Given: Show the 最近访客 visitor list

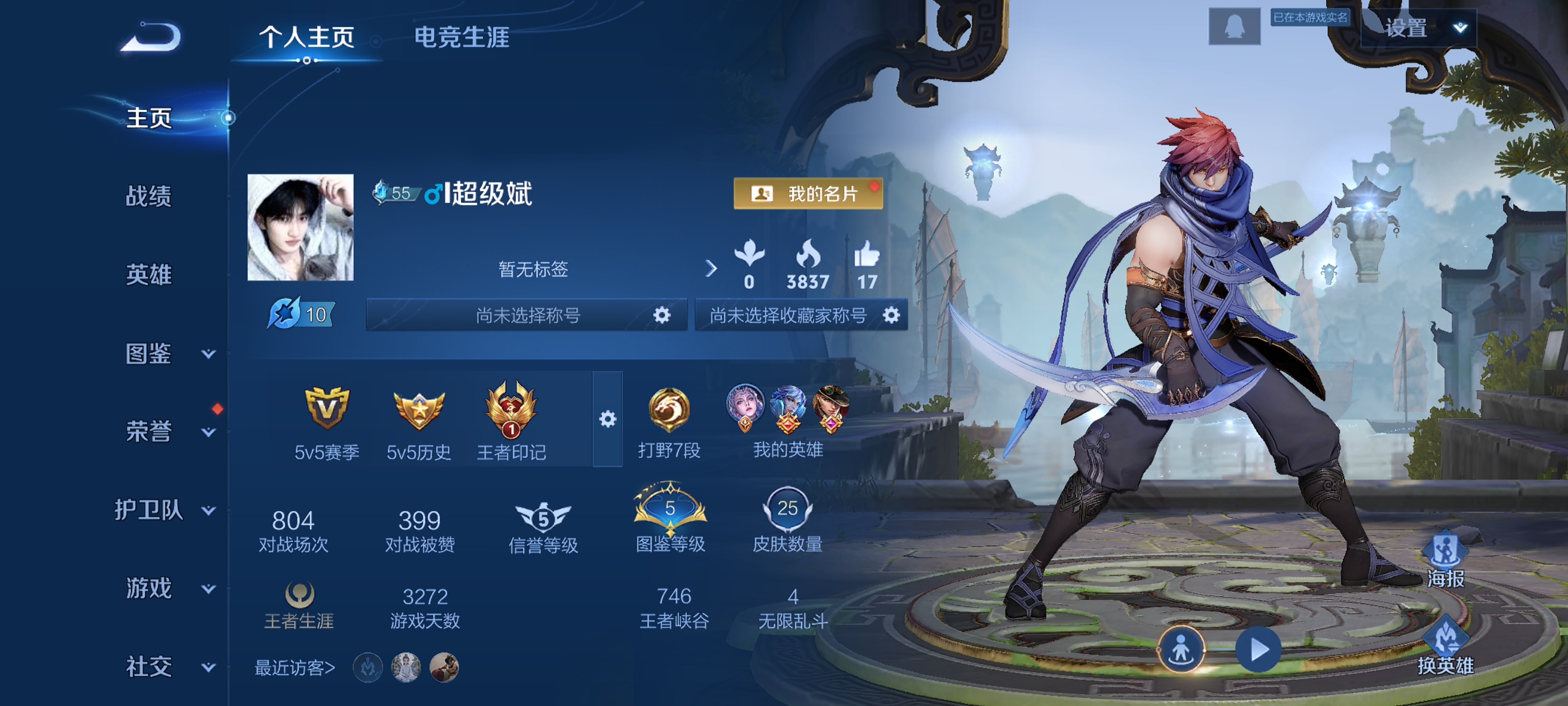Looking at the screenshot, I should (x=294, y=668).
